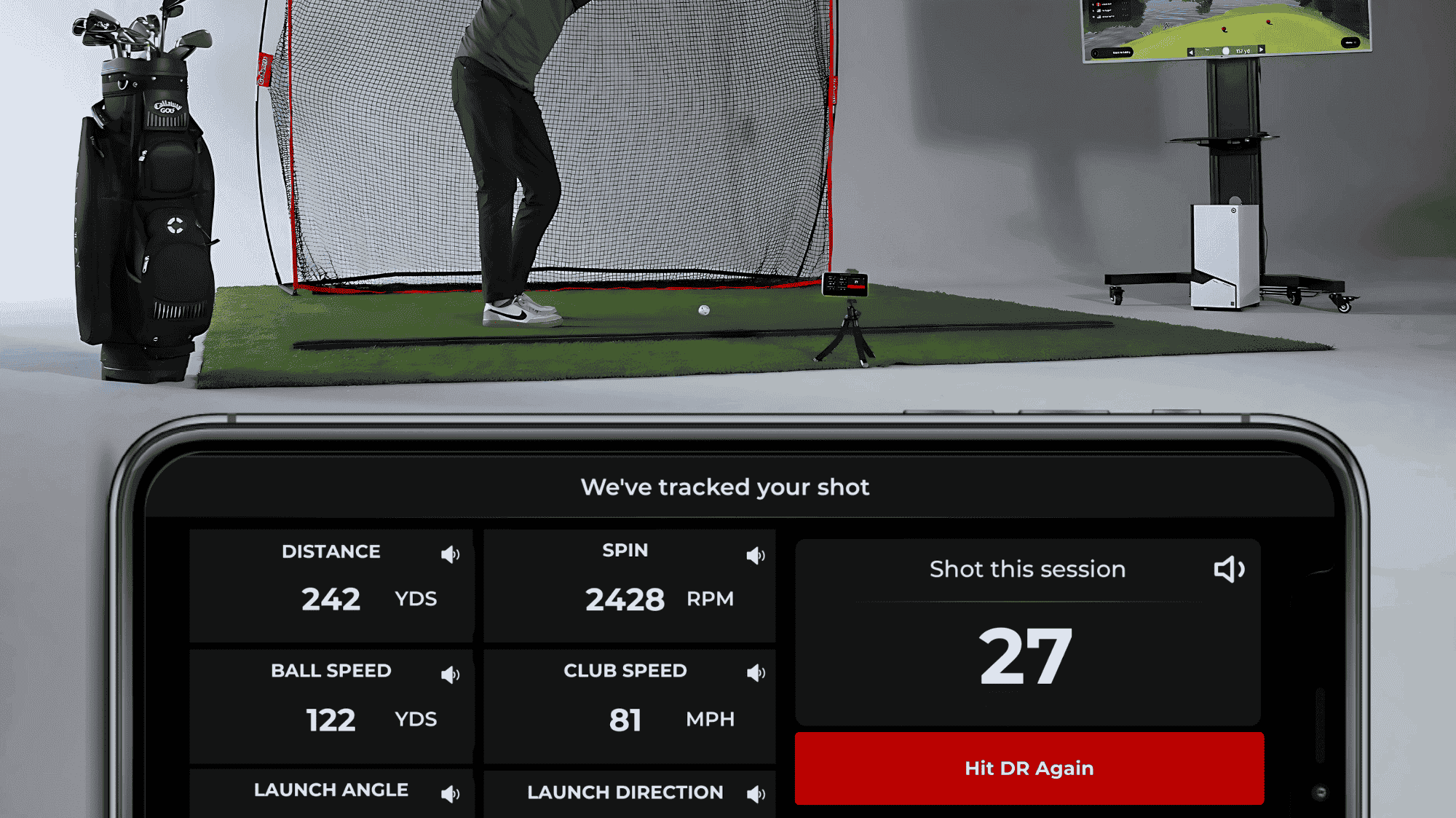Viewport: 1456px width, 818px height.
Task: Expand the Distance stat card
Action: (331, 583)
